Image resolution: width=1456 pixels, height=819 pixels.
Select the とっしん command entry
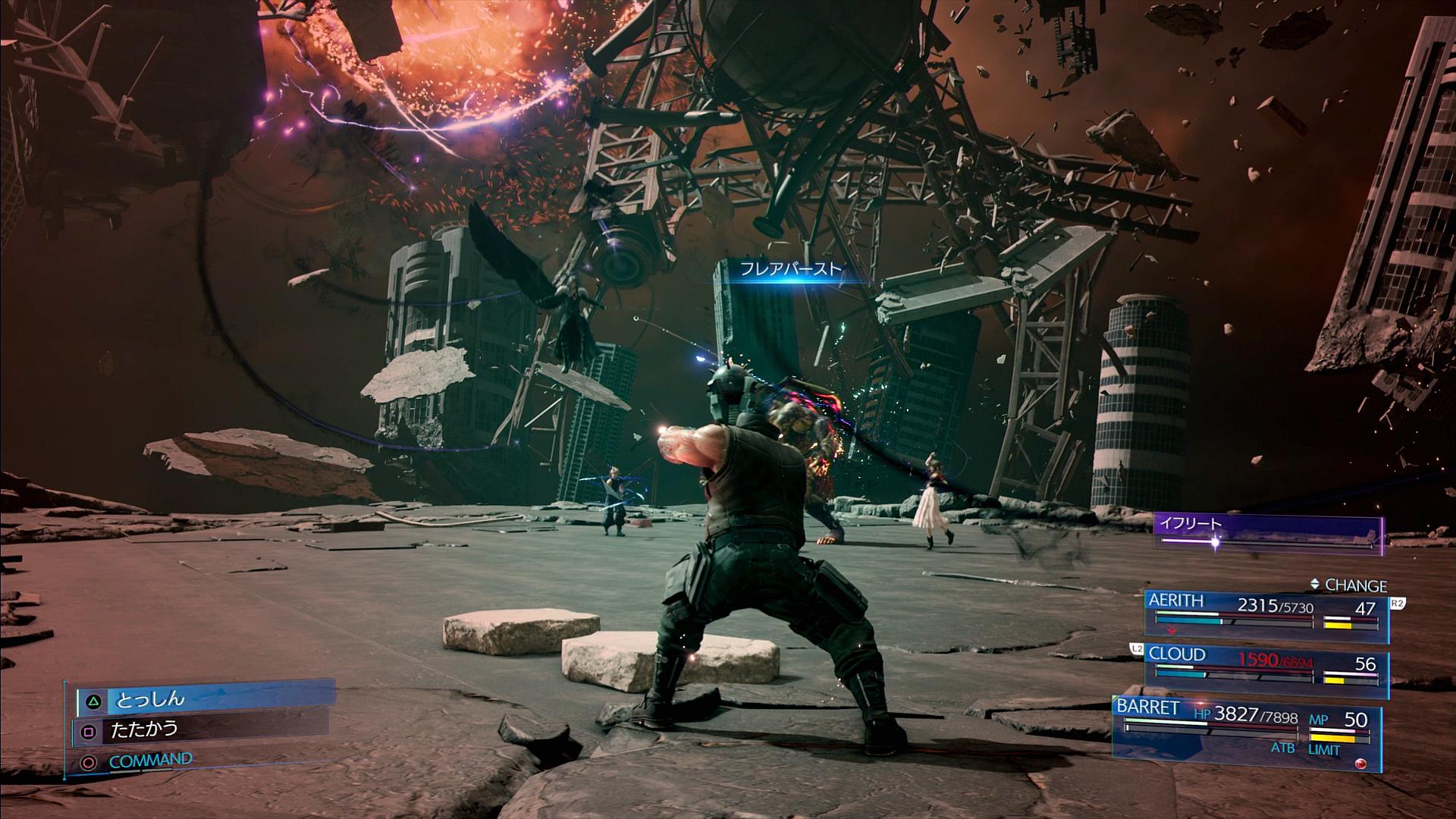[x=205, y=699]
